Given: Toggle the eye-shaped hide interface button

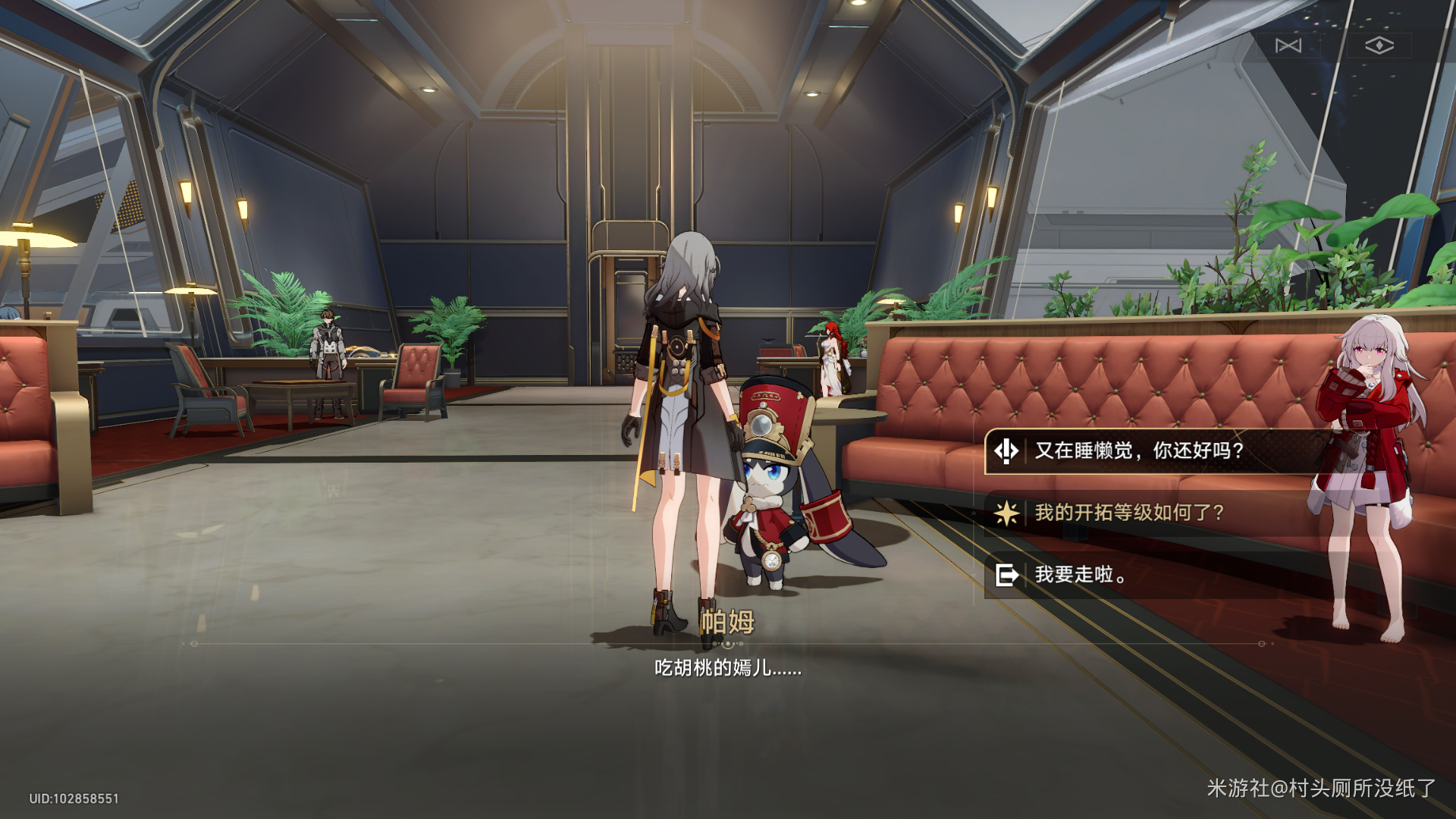Looking at the screenshot, I should coord(1379,45).
